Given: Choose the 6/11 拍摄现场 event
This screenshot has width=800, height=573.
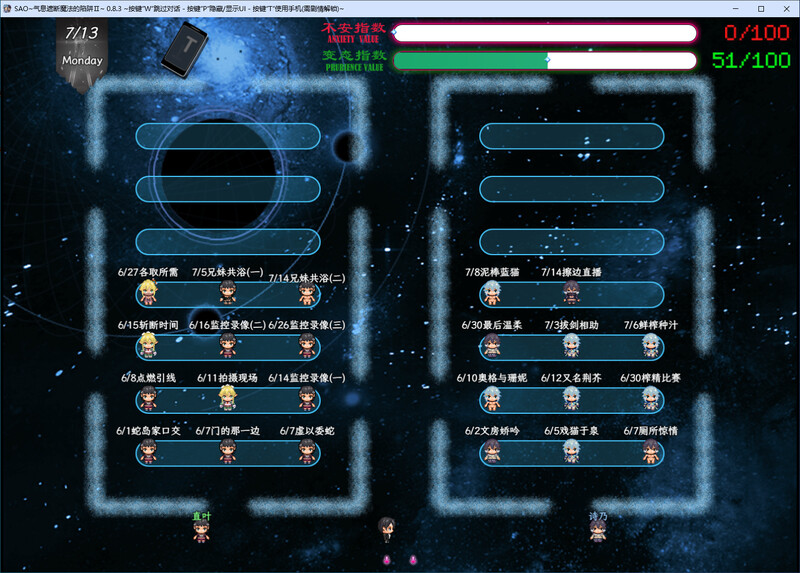Looking at the screenshot, I should 228,399.
